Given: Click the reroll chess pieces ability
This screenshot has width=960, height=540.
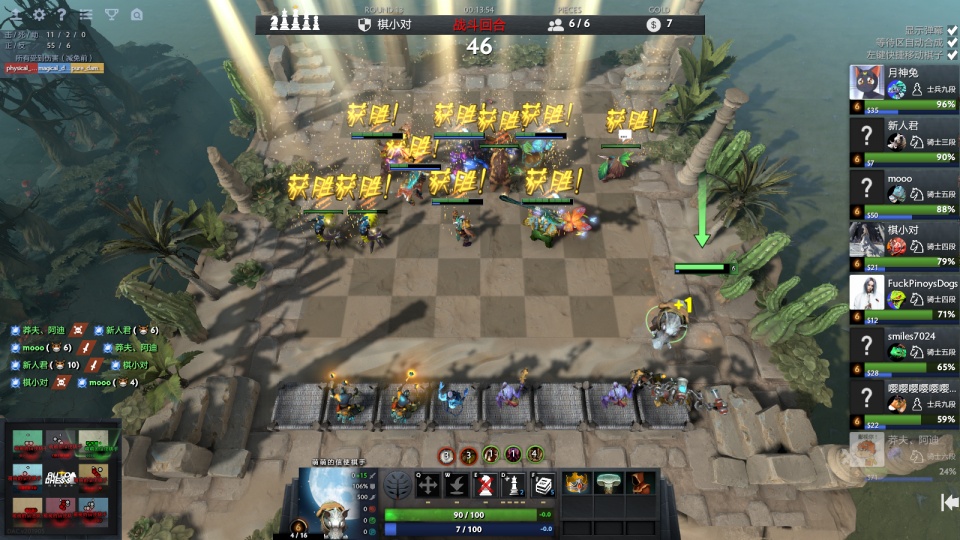Looking at the screenshot, I should coord(514,486).
